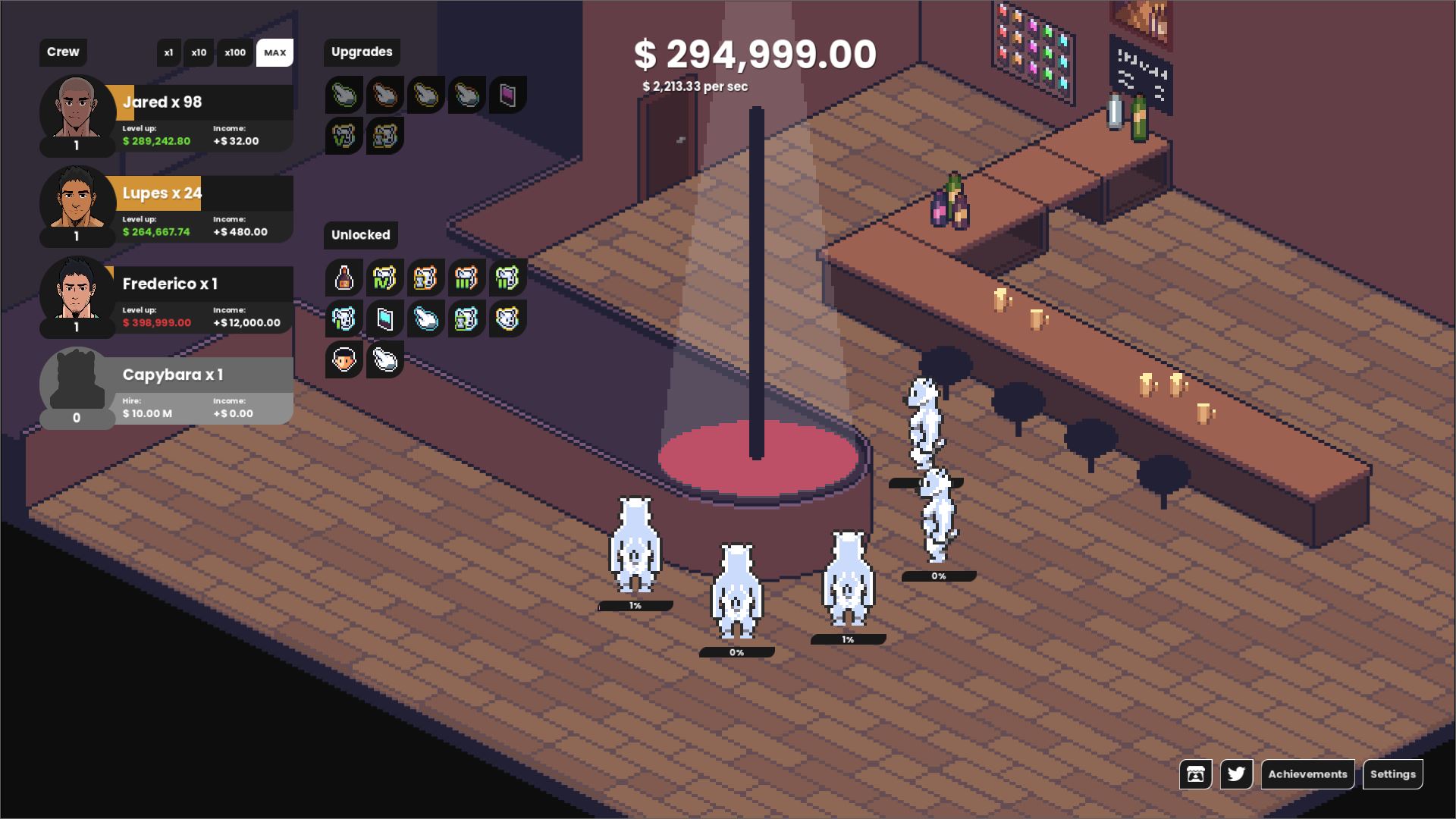This screenshot has width=1456, height=819.
Task: Open the Achievements panel
Action: (x=1307, y=774)
